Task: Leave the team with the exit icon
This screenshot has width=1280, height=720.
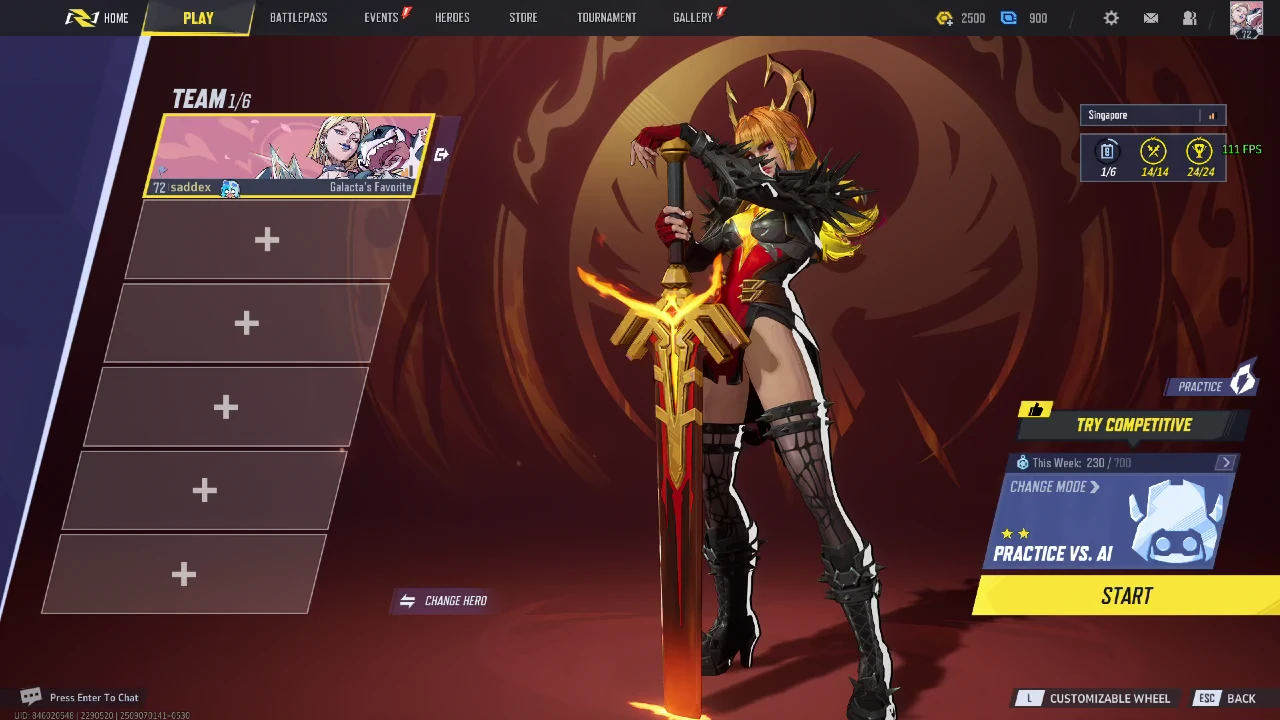Action: tap(441, 154)
